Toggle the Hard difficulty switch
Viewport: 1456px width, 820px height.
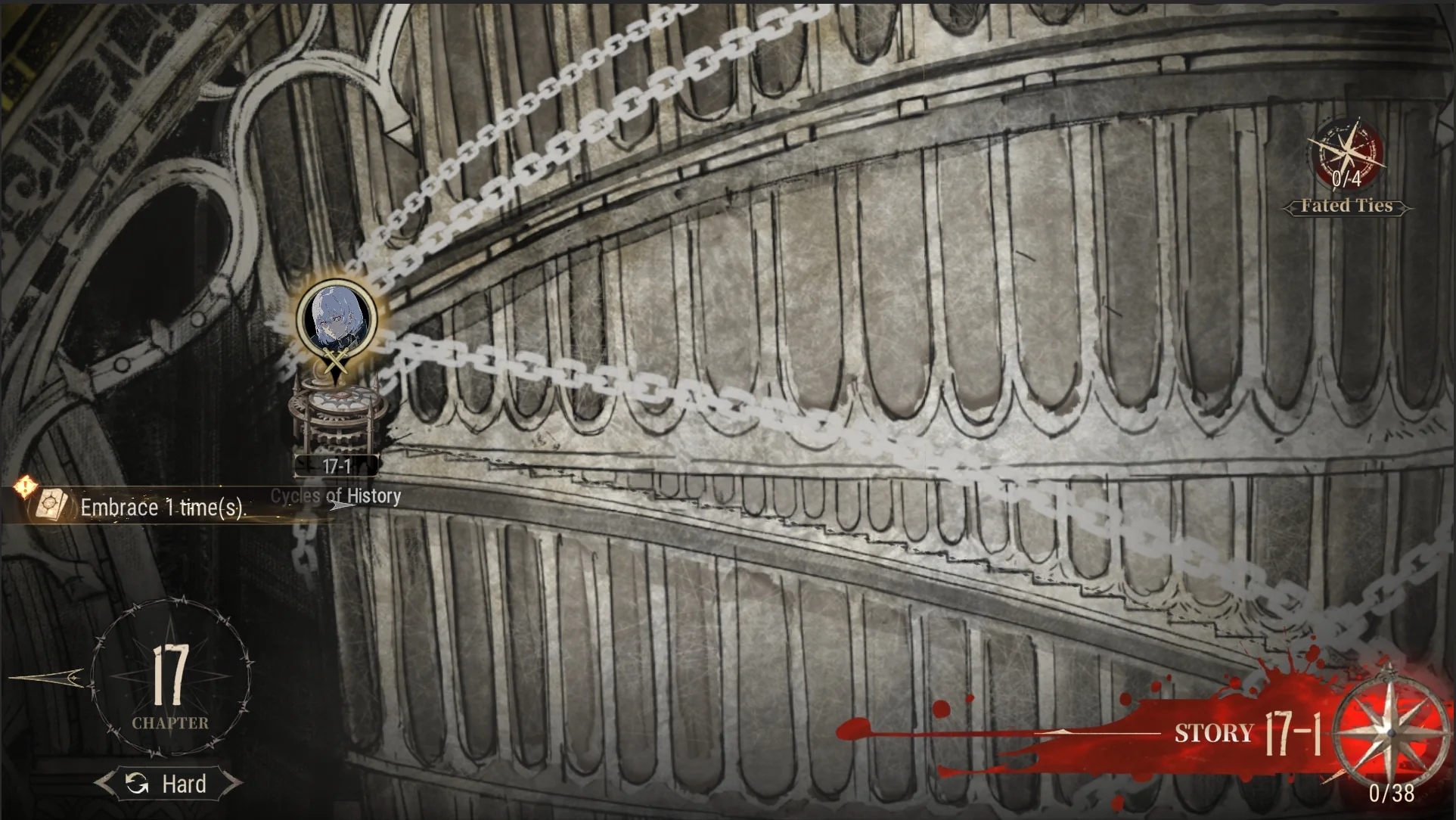(x=169, y=784)
